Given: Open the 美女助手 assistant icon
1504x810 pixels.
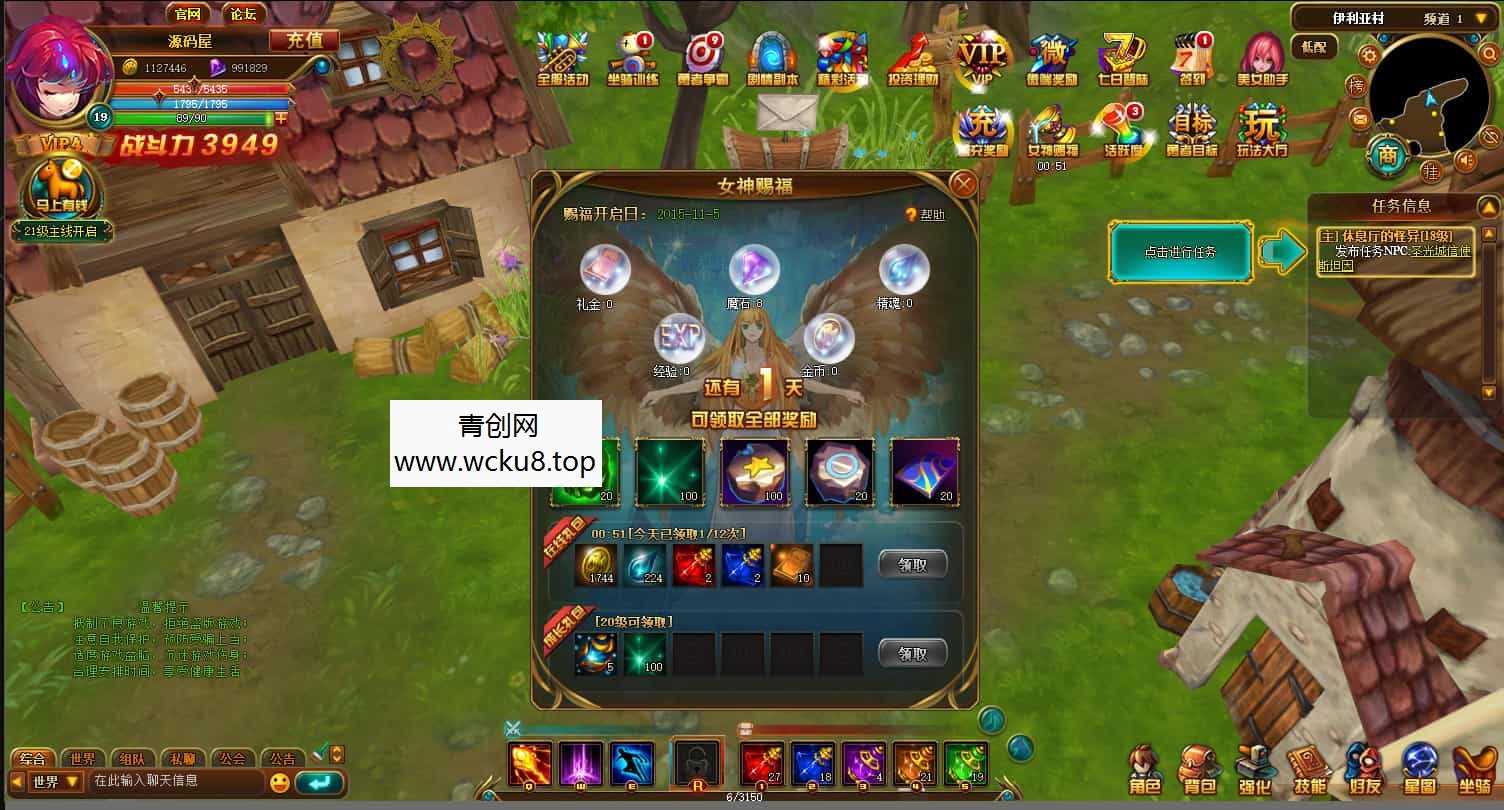Looking at the screenshot, I should point(1262,57).
